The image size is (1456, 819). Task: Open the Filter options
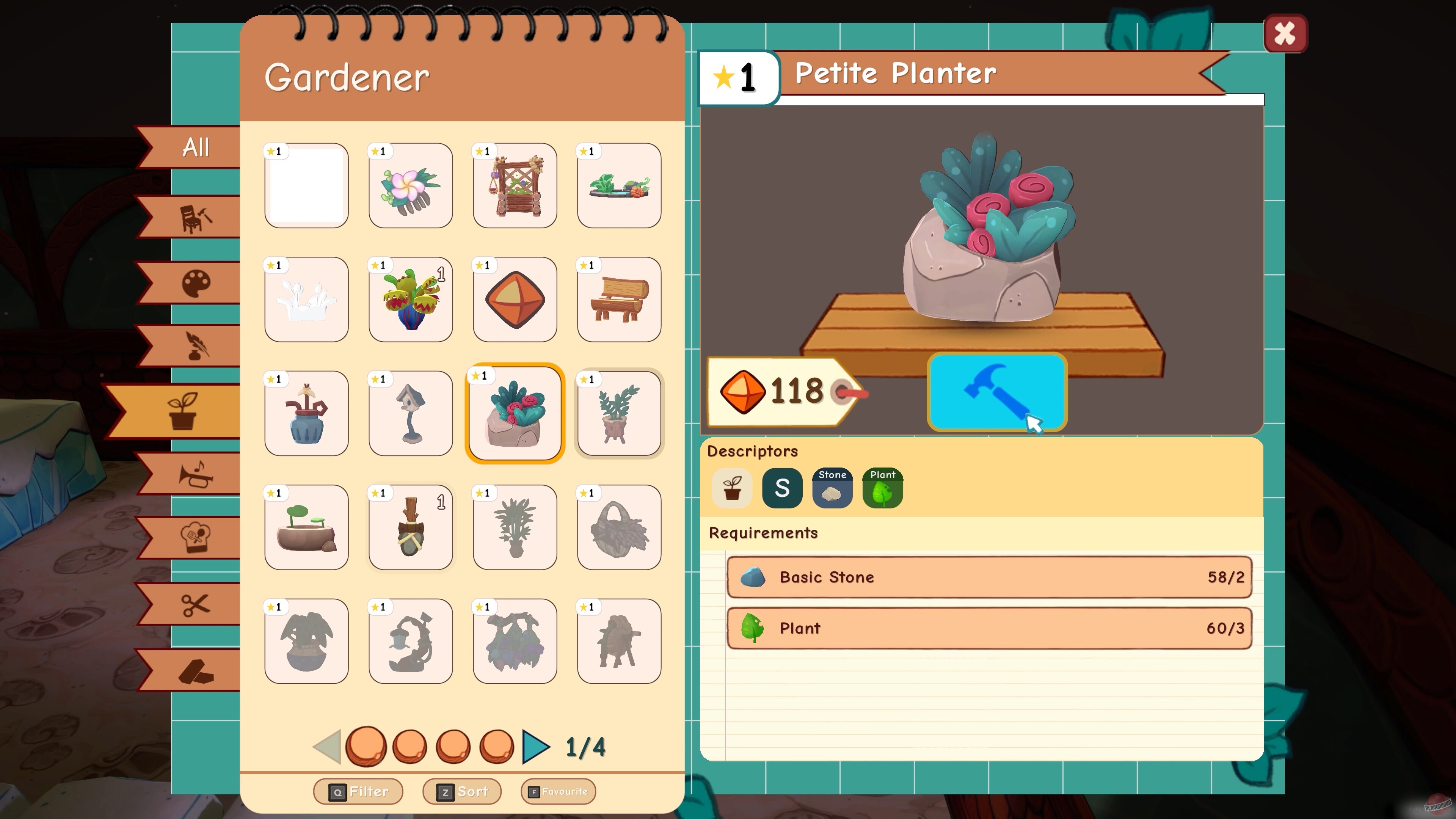359,791
